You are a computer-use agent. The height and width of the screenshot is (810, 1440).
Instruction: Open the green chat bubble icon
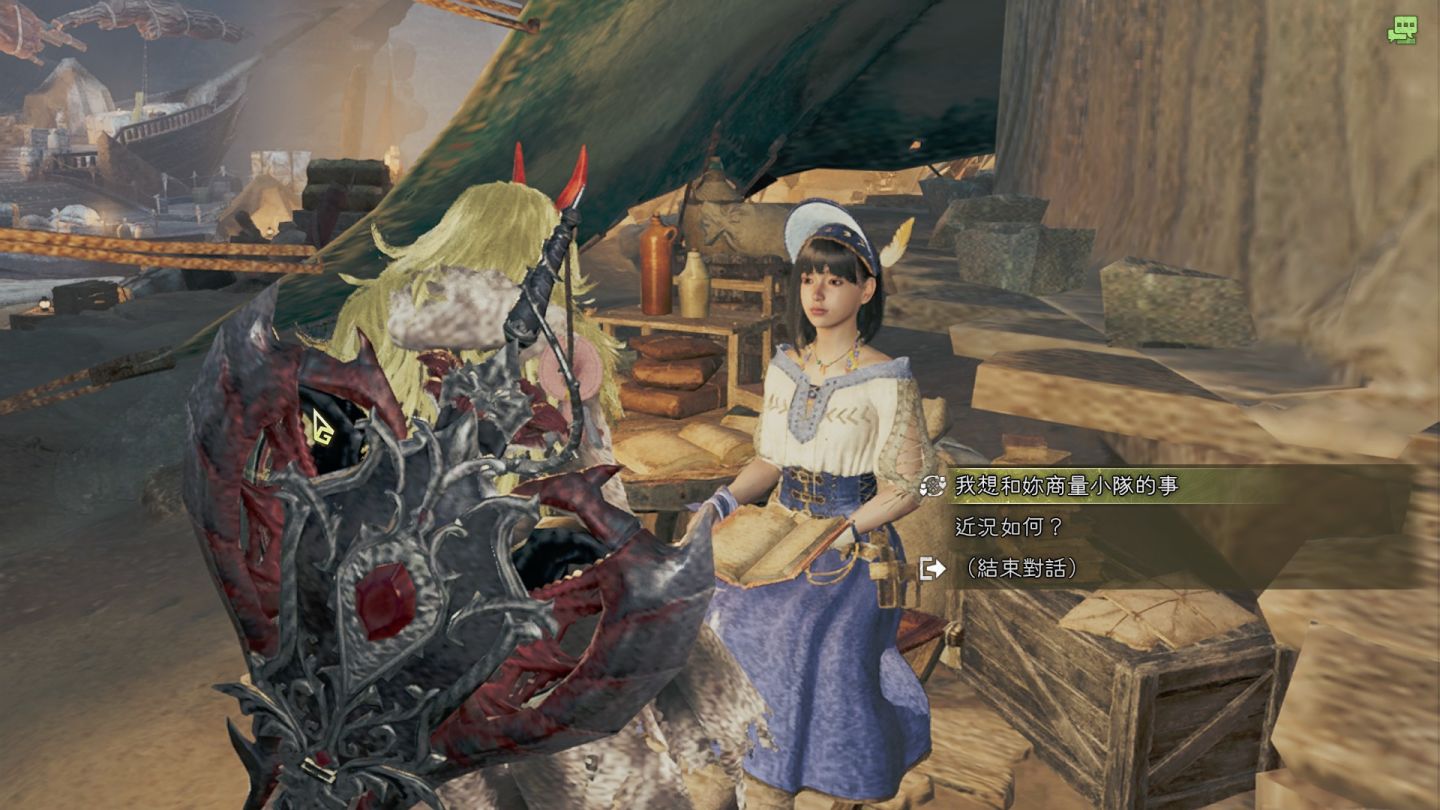point(1402,30)
